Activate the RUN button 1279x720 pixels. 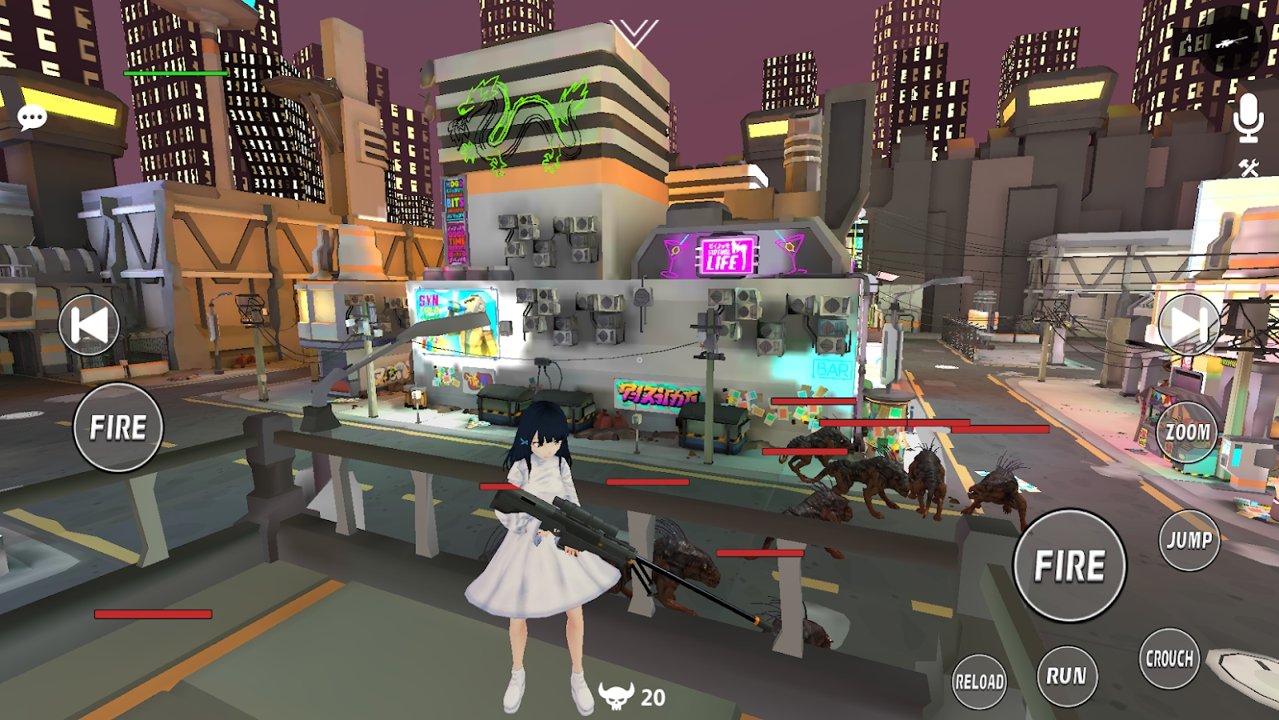pyautogui.click(x=1066, y=675)
